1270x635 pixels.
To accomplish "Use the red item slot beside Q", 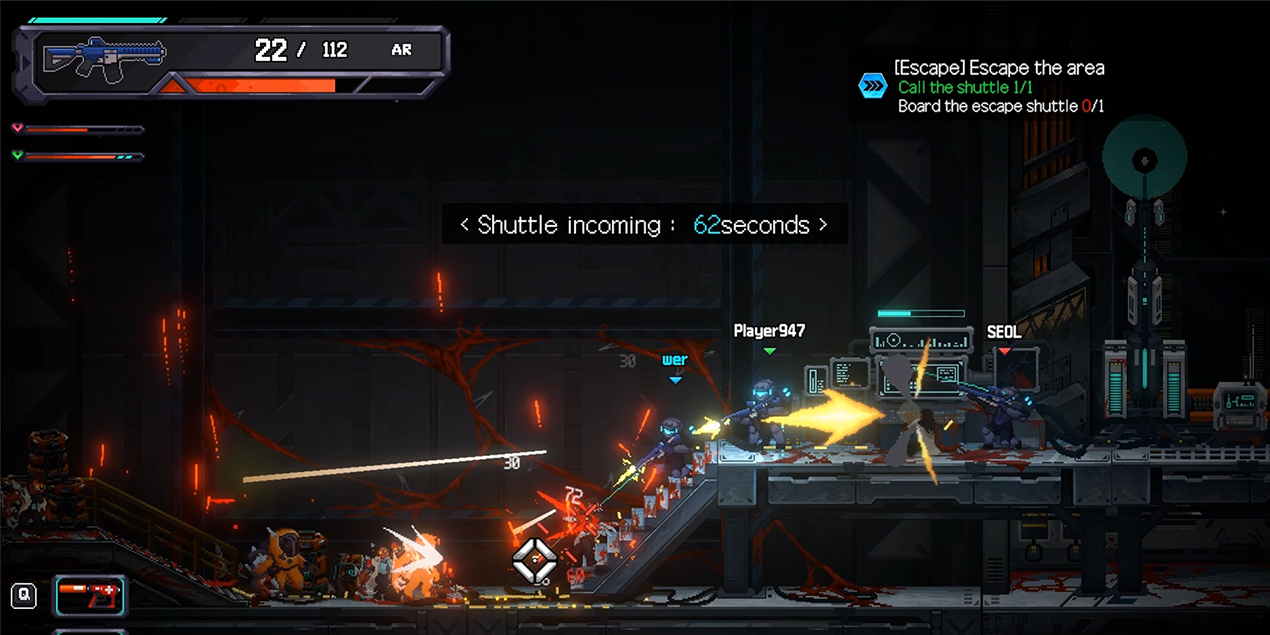I will click(x=90, y=596).
